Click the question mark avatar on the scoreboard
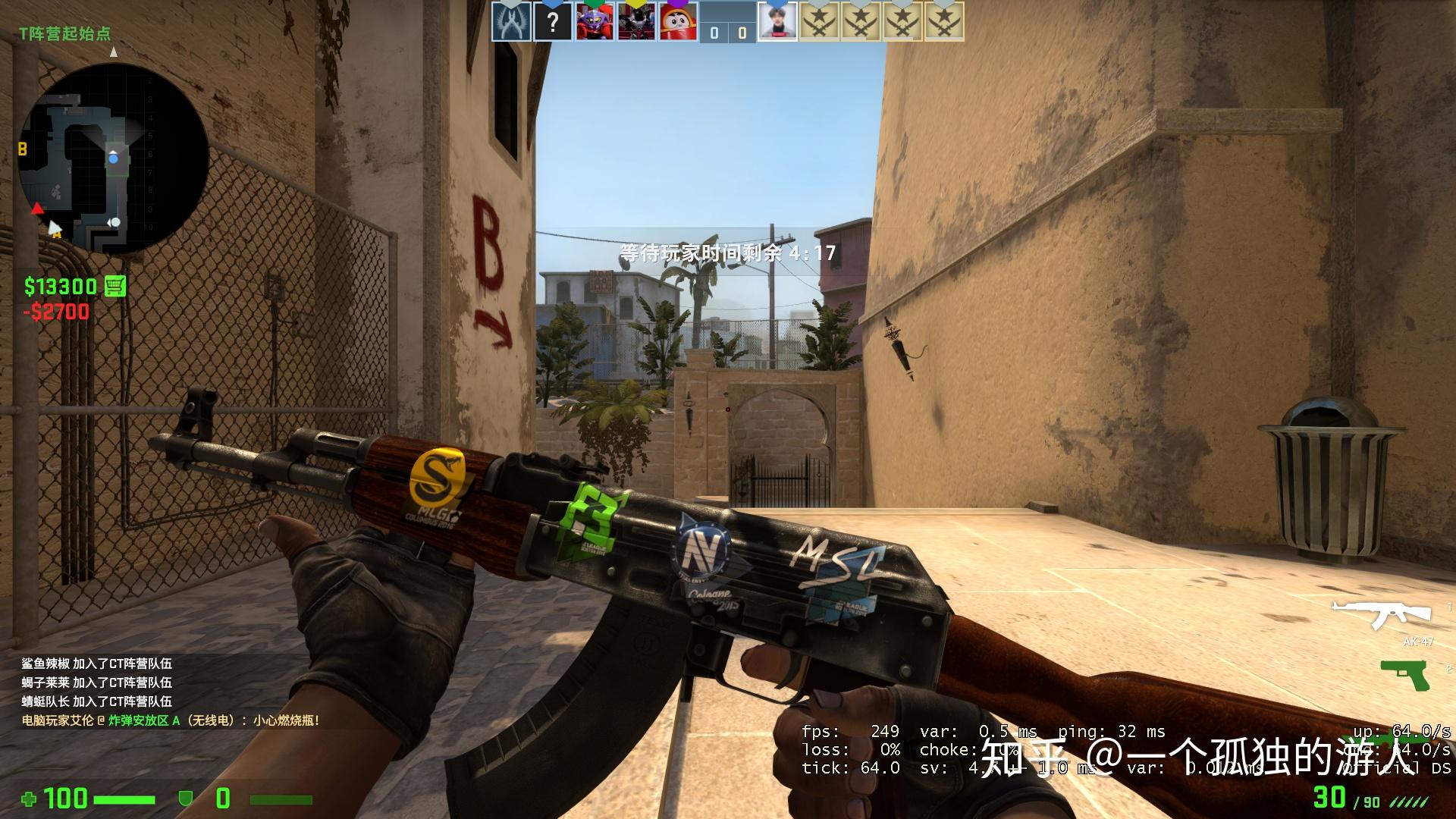The width and height of the screenshot is (1456, 819). pyautogui.click(x=554, y=23)
